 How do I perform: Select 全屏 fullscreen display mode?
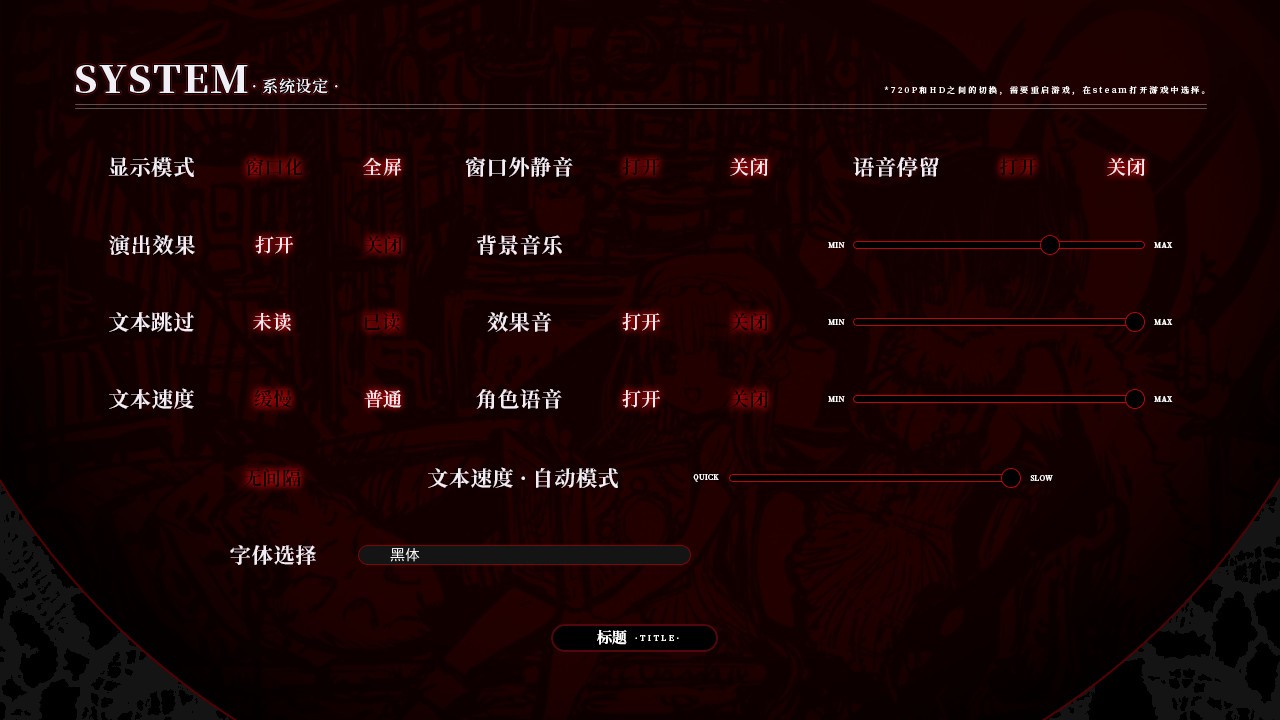(x=383, y=167)
